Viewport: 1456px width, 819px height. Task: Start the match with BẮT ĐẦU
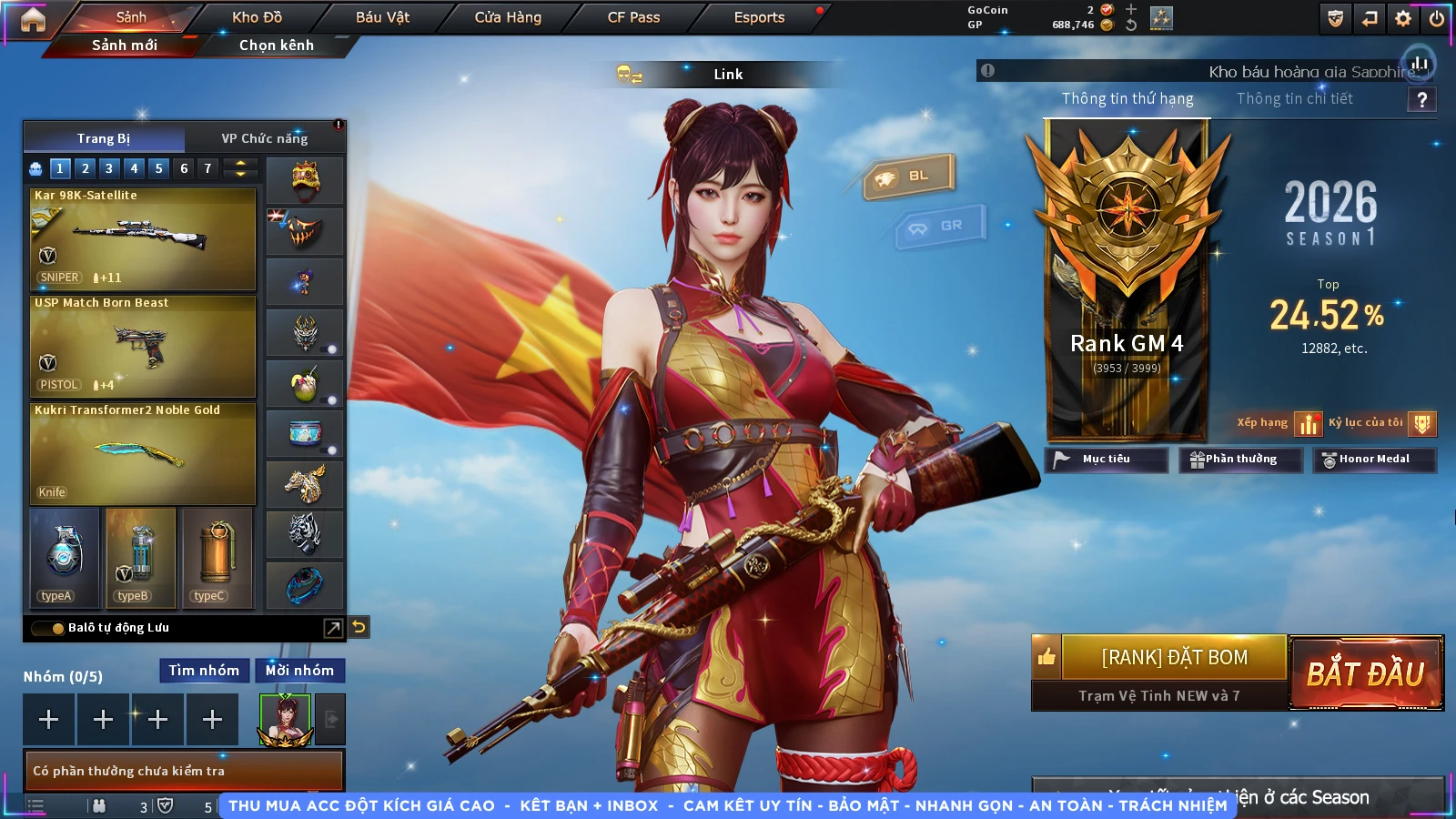click(x=1366, y=673)
